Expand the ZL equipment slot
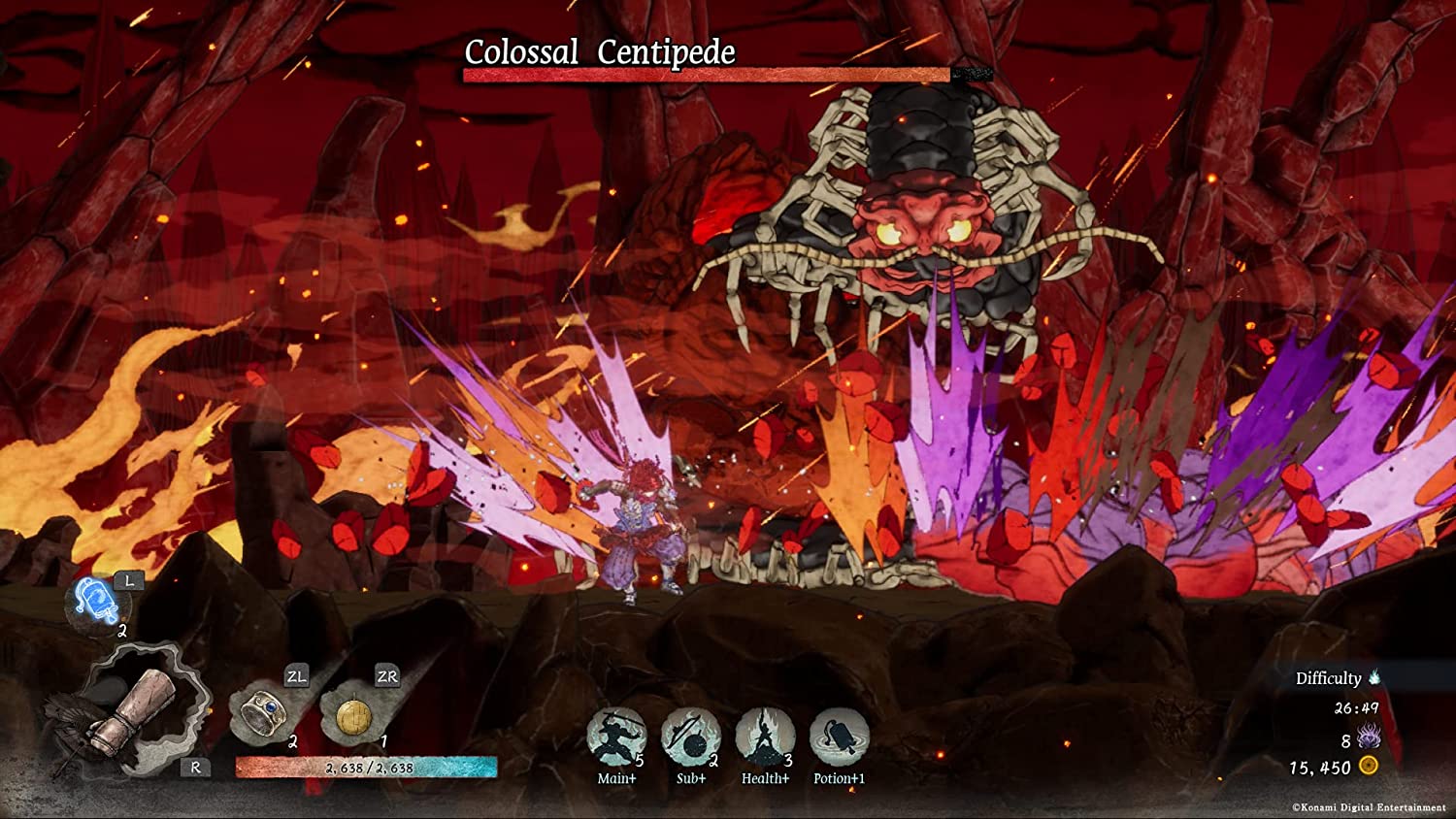Viewport: 1456px width, 819px height. (297, 676)
